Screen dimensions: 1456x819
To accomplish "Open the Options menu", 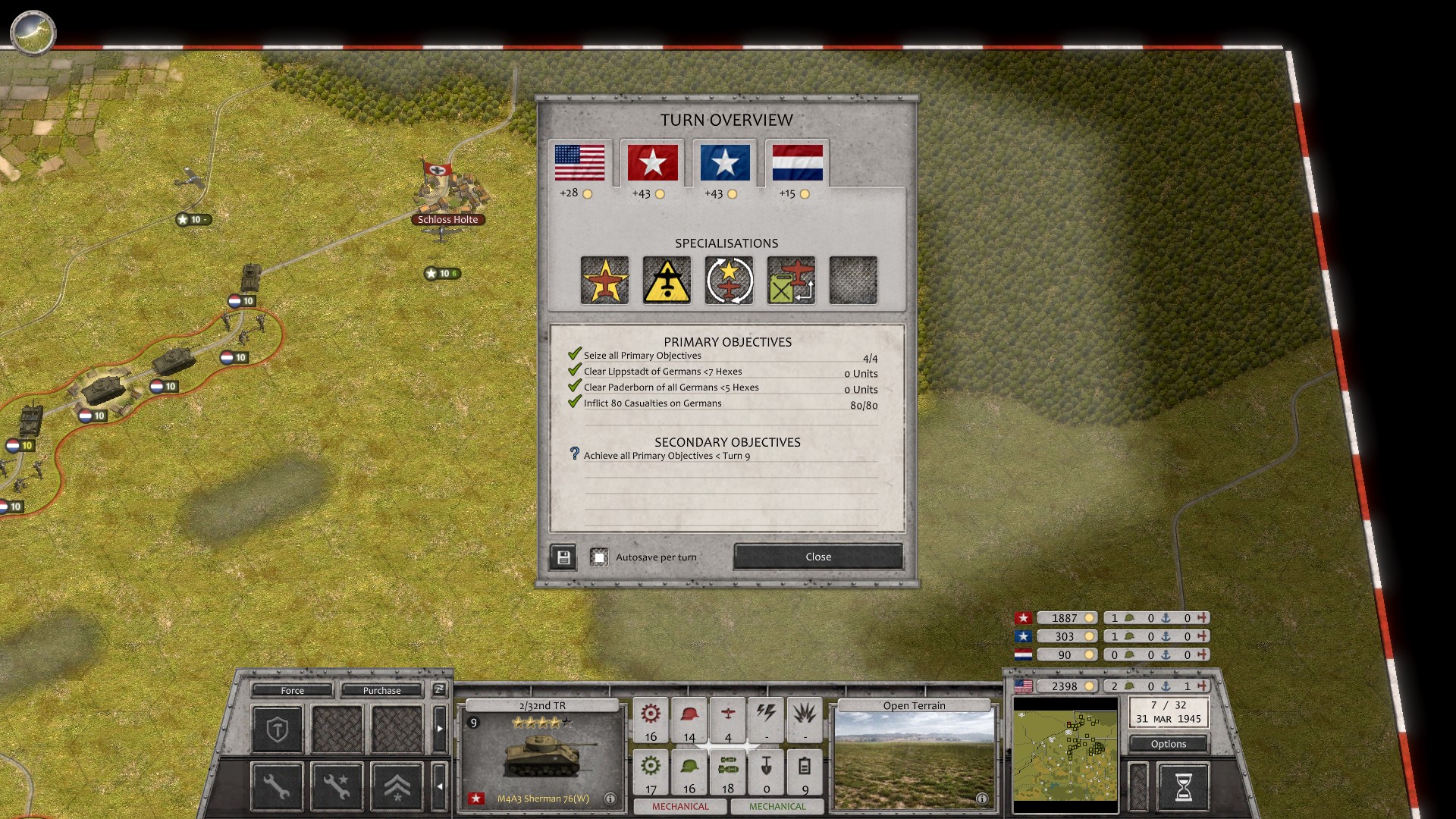I will click(x=1168, y=744).
